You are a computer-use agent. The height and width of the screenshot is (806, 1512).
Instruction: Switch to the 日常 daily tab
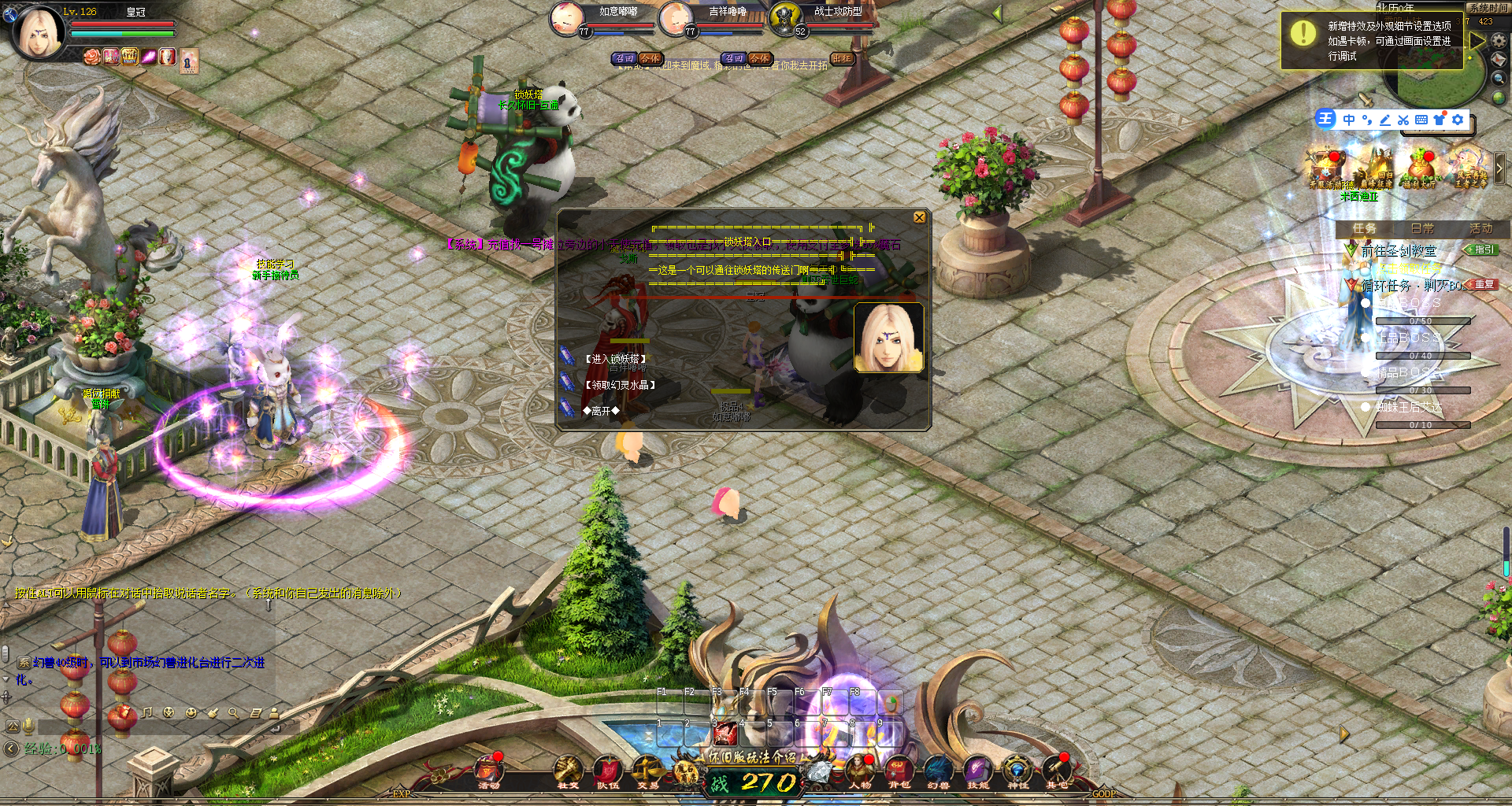click(x=1422, y=228)
